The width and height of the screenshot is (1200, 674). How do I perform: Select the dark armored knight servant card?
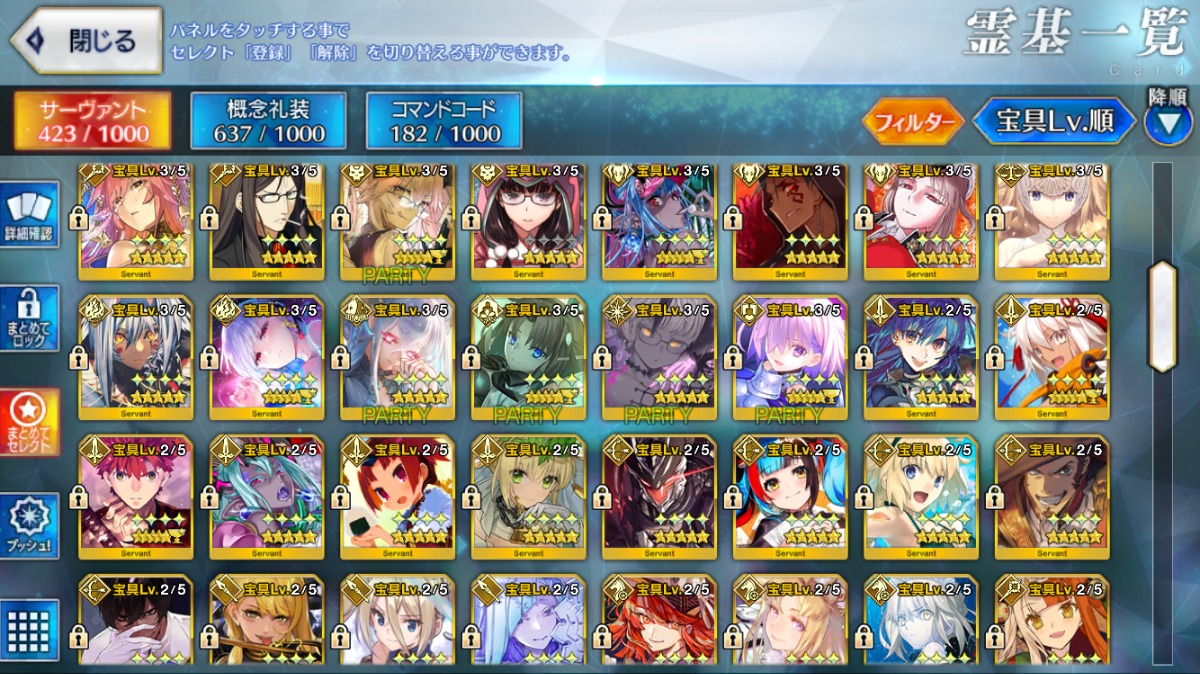(659, 496)
